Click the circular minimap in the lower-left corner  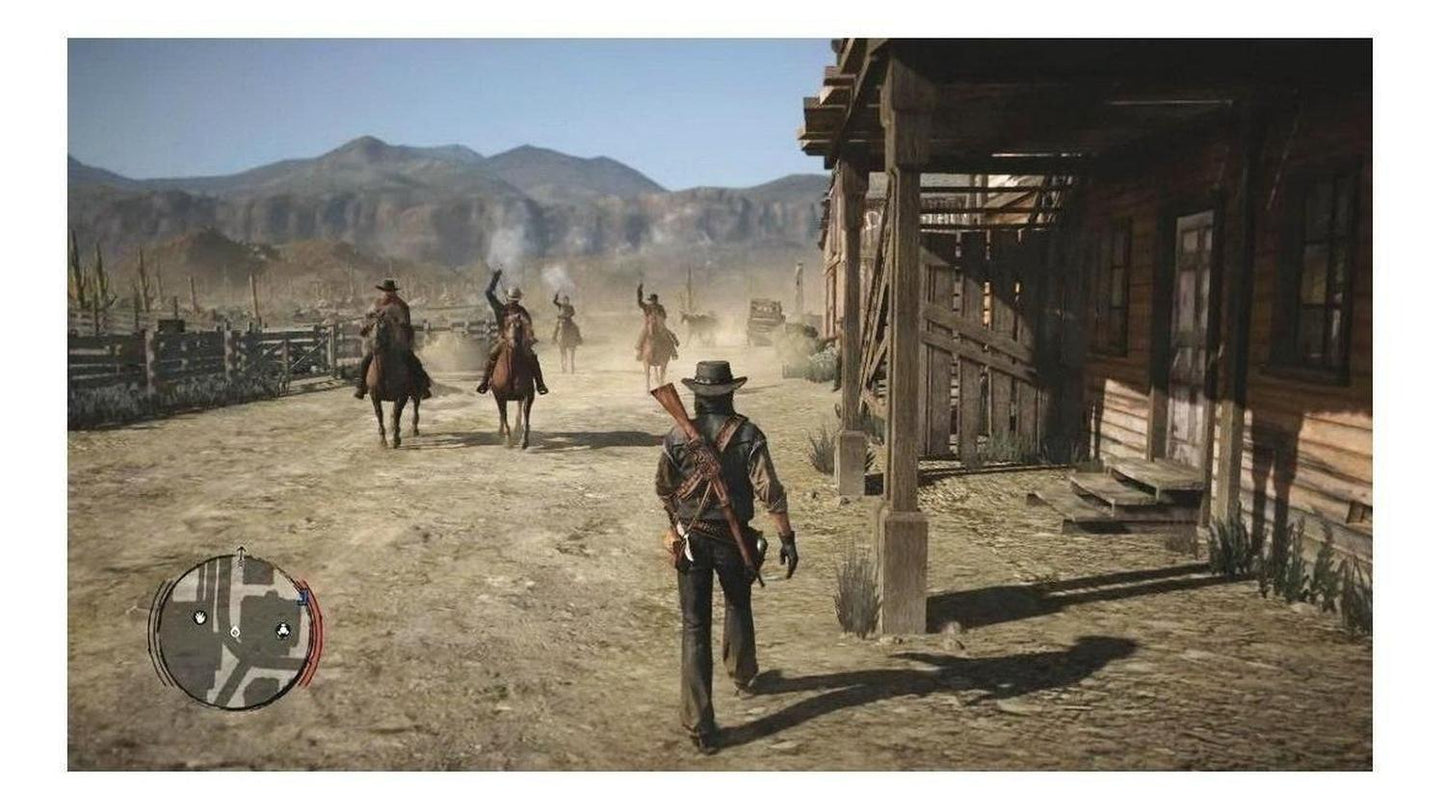point(235,632)
